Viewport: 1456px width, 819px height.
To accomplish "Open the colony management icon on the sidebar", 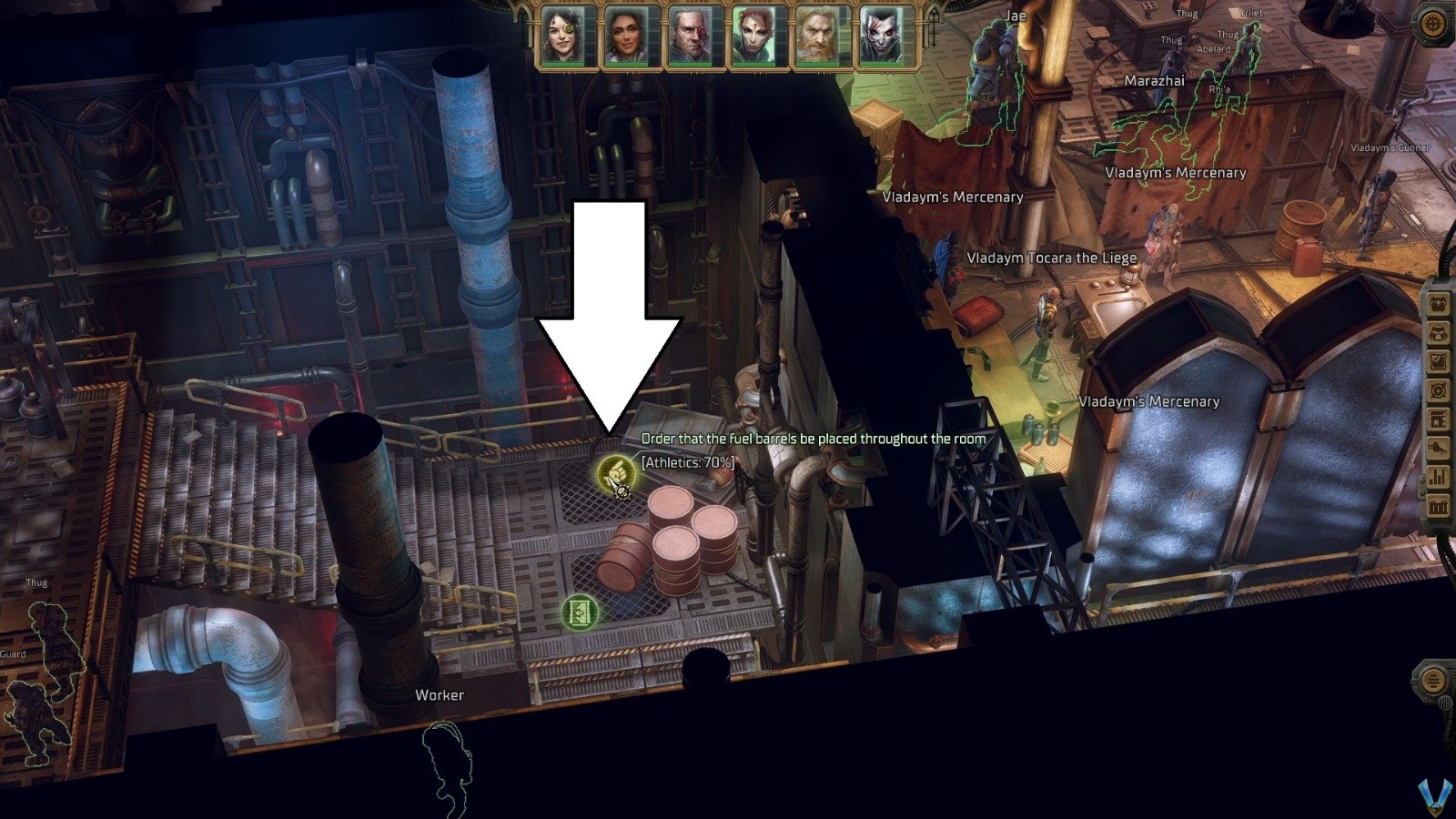I will [x=1438, y=419].
